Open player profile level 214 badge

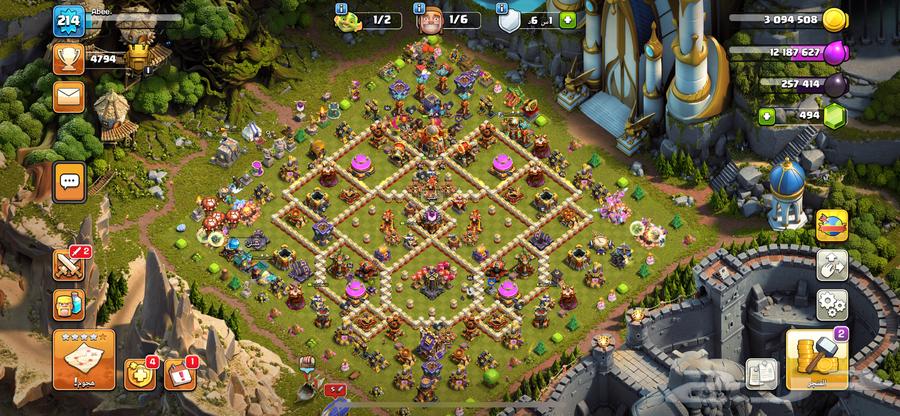pyautogui.click(x=69, y=20)
